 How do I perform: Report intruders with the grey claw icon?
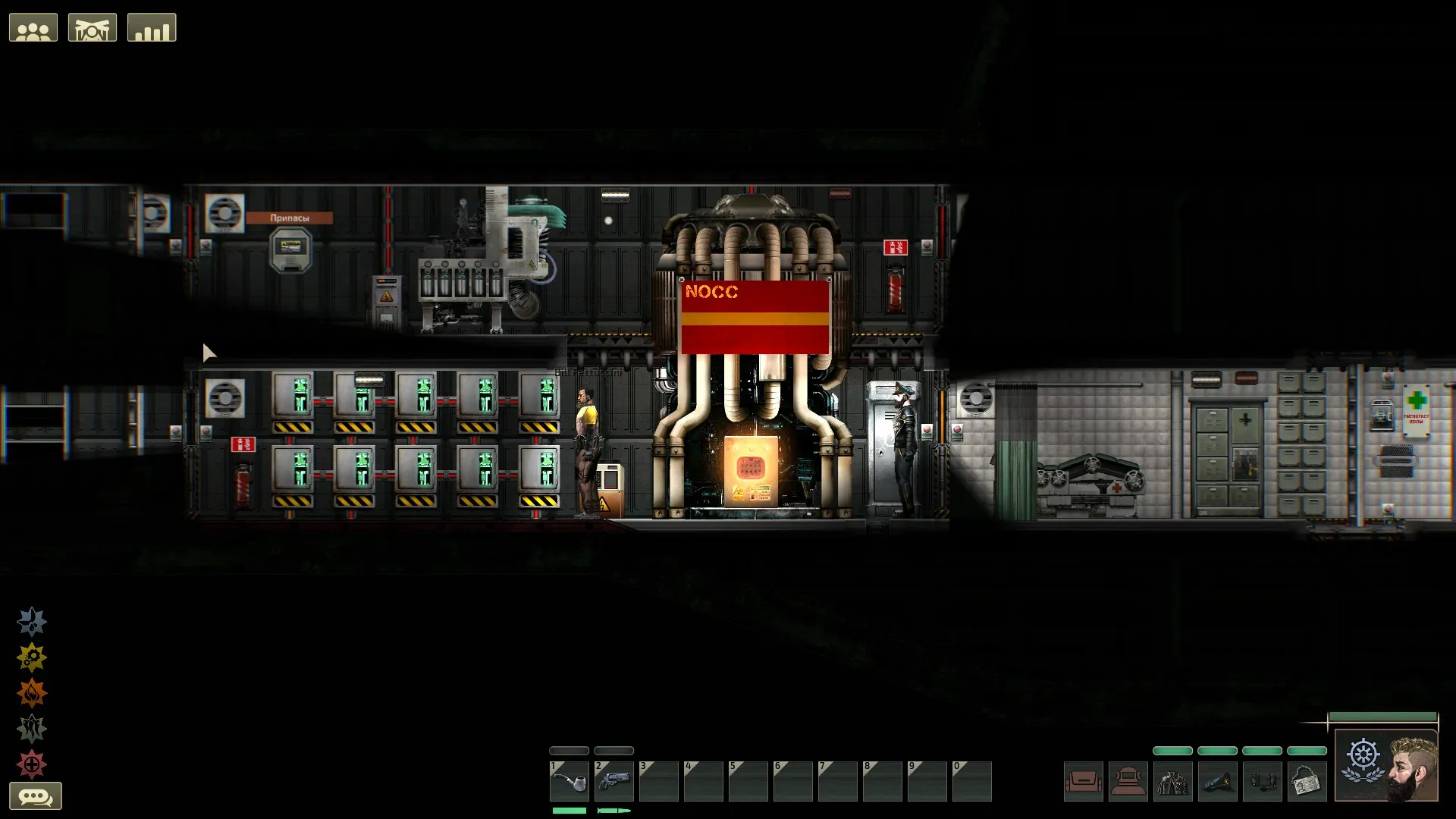click(32, 729)
